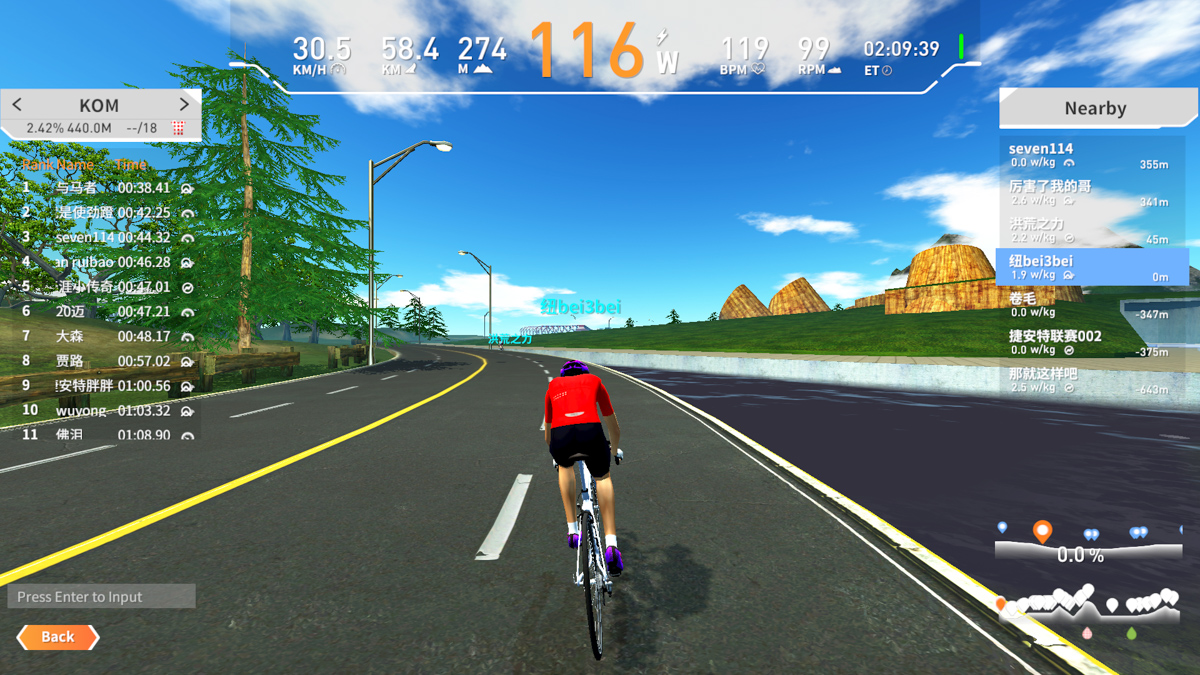
Task: Select wuyong's row in KOM leaderboard
Action: pyautogui.click(x=100, y=411)
